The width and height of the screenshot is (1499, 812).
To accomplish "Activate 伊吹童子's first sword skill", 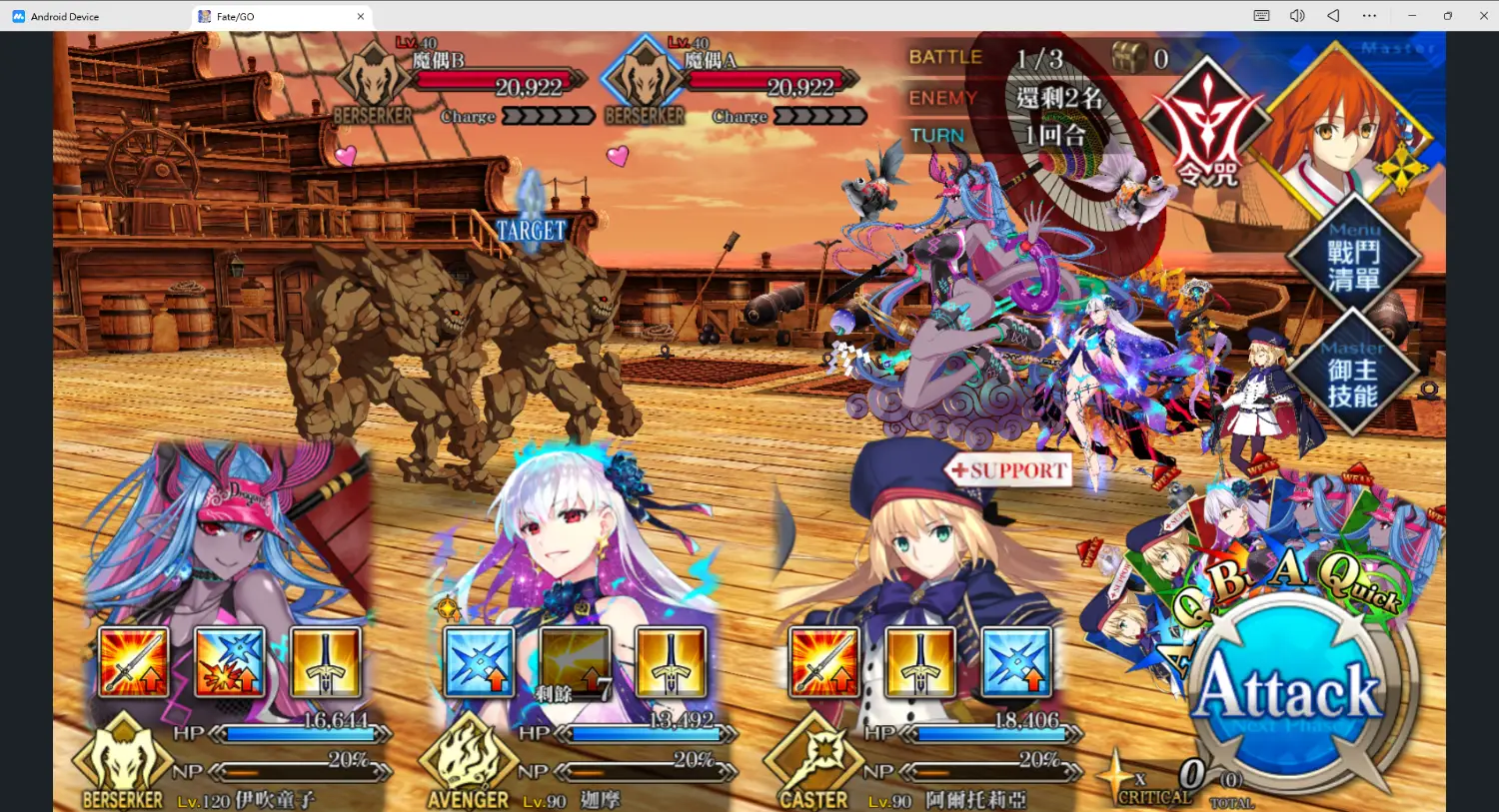I will [134, 662].
